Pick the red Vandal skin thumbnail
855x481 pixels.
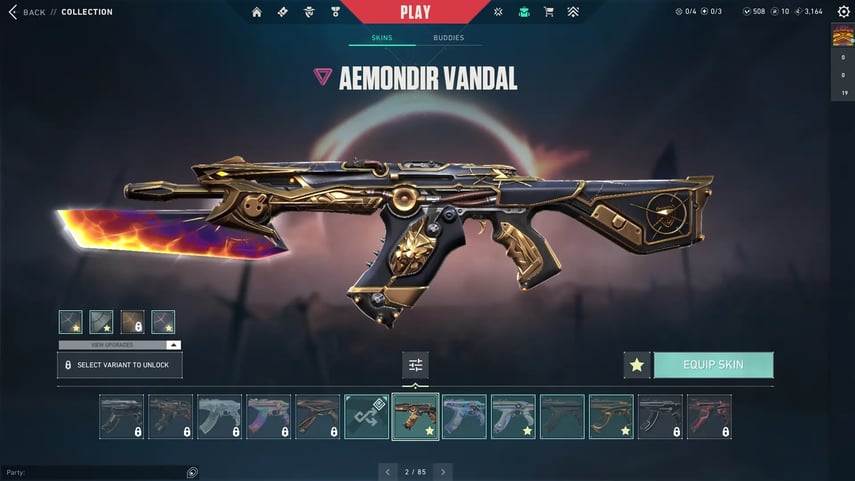(709, 416)
